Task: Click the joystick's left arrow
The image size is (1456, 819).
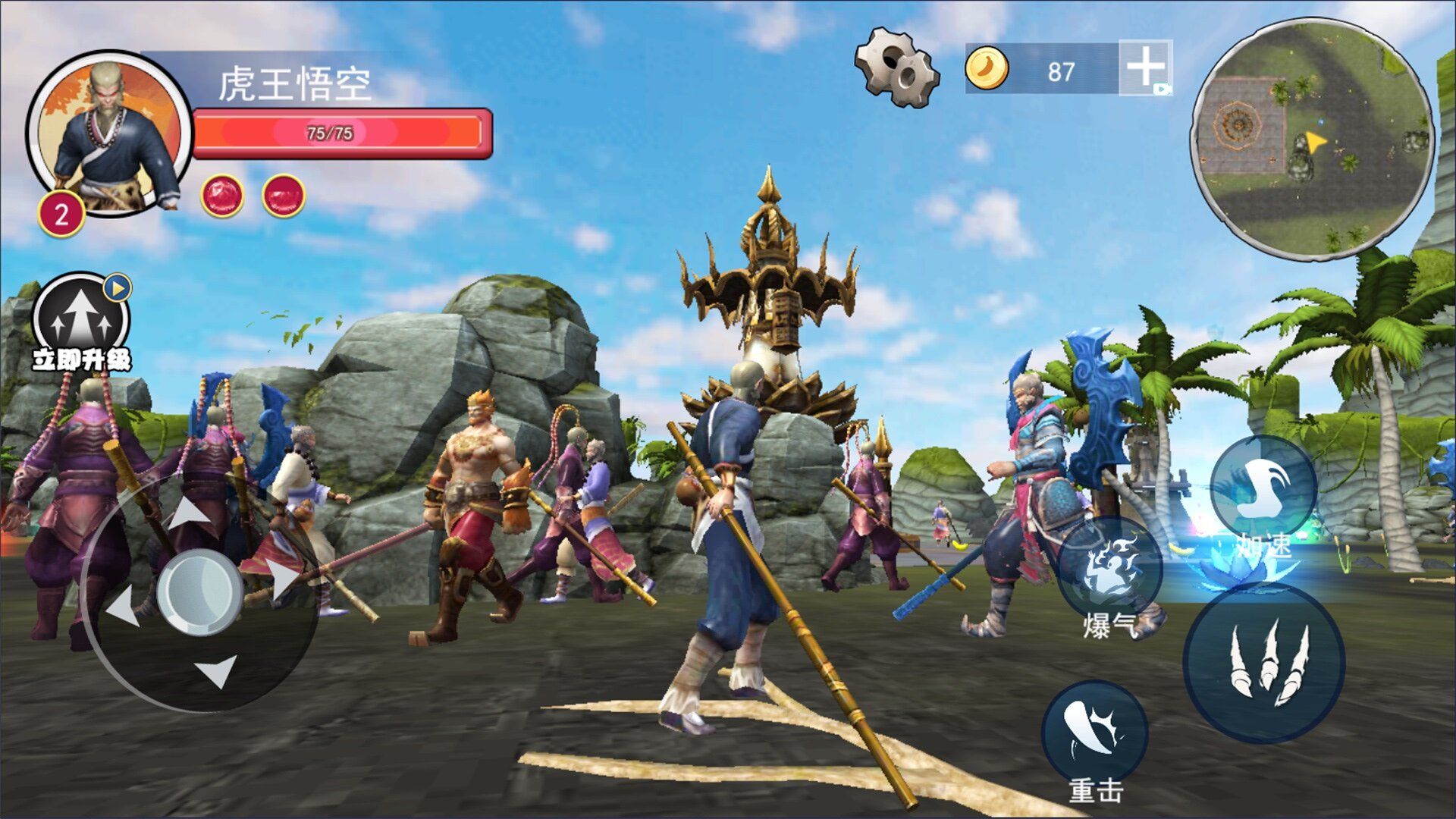Action: (124, 607)
